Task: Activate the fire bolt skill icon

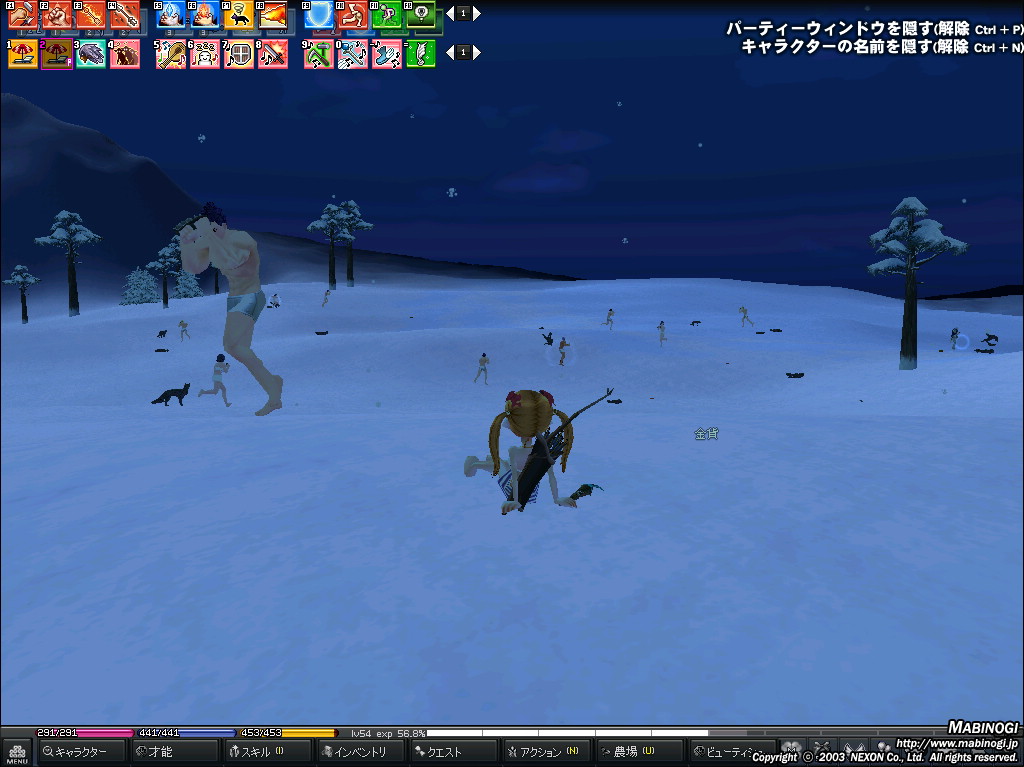Action: 205,15
